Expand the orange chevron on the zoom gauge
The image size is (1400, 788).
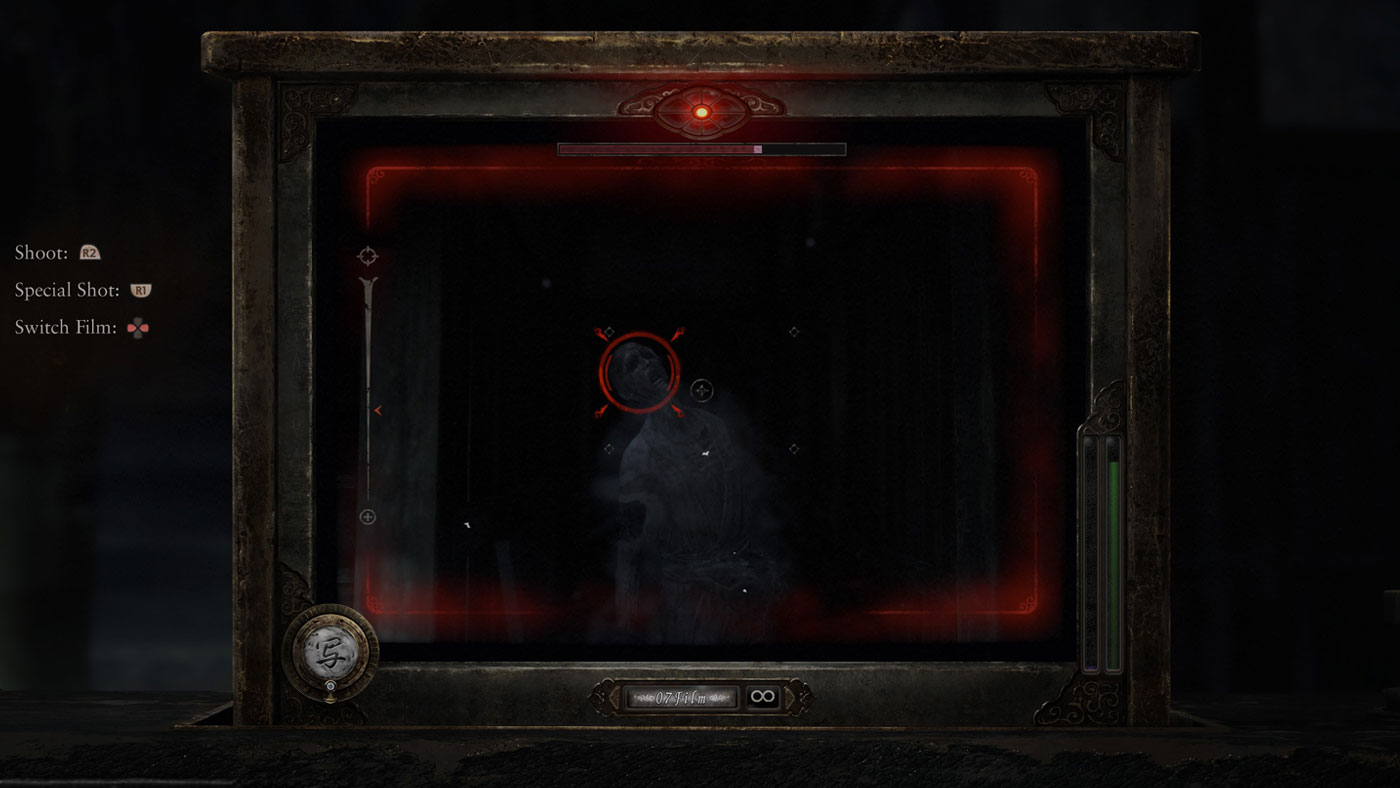click(378, 410)
